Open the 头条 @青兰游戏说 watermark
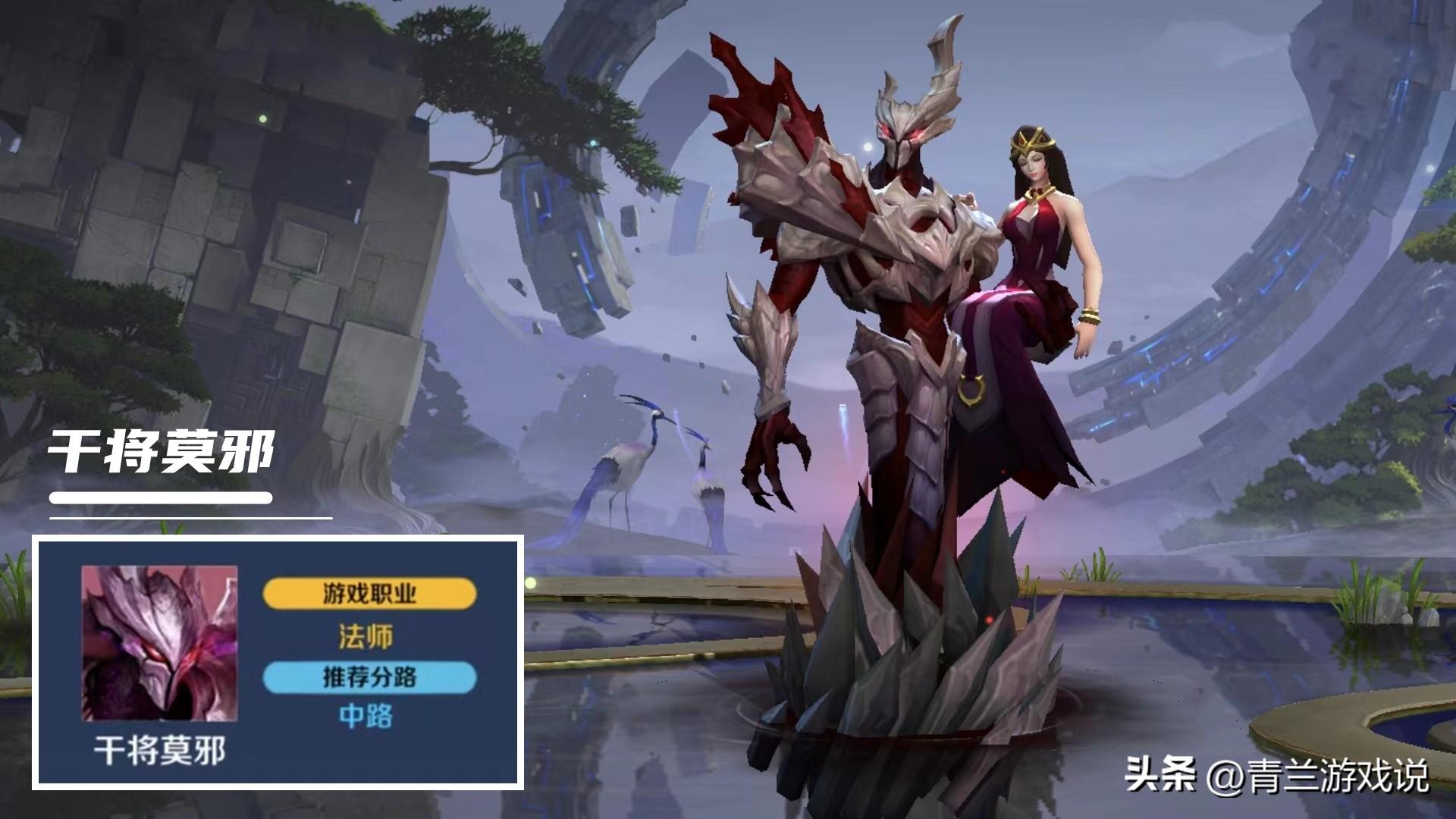Screen dimensions: 1456x819 tap(1276, 776)
